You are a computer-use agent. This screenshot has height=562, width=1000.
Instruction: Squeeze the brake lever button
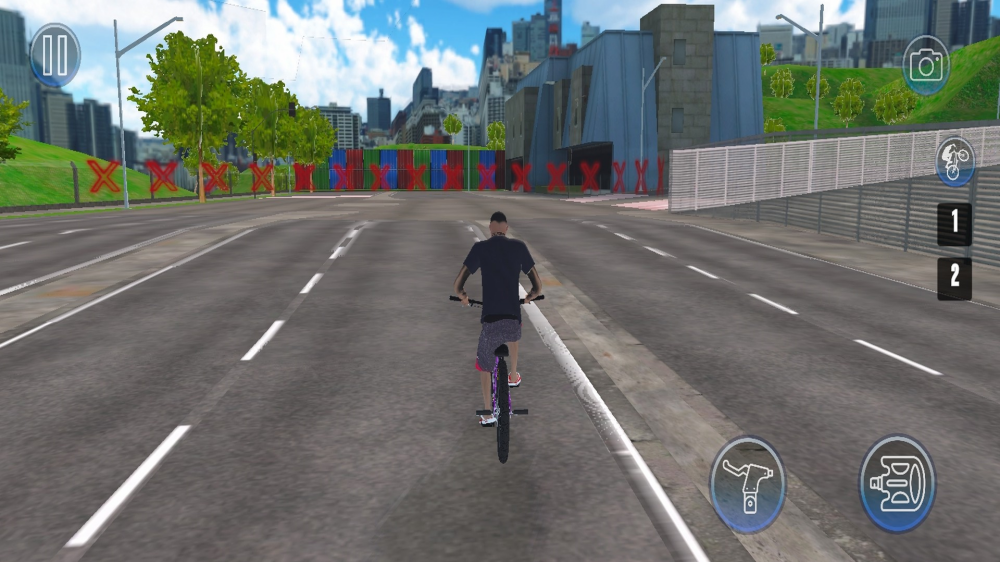click(x=748, y=484)
